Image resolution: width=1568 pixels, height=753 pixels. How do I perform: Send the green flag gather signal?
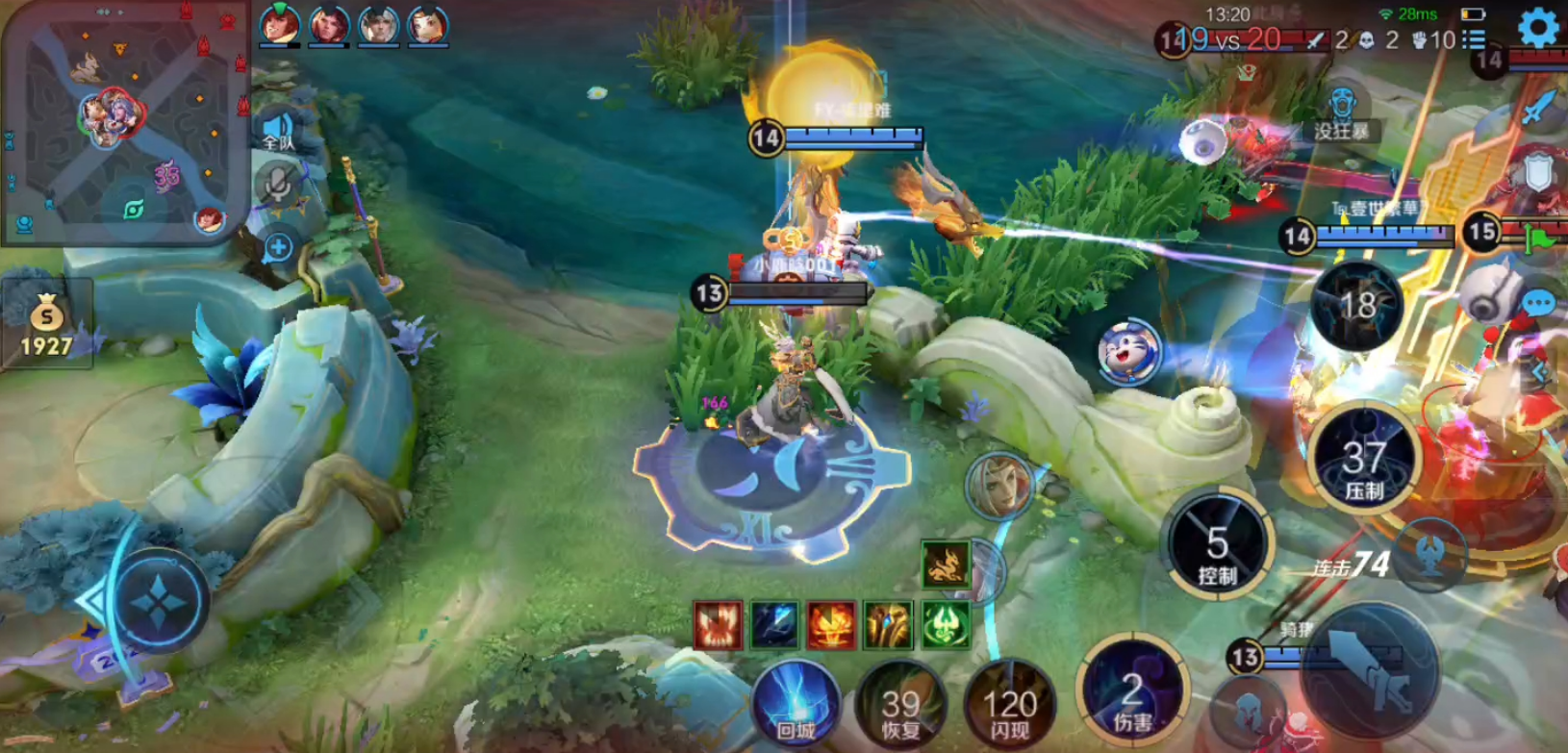[x=1540, y=238]
